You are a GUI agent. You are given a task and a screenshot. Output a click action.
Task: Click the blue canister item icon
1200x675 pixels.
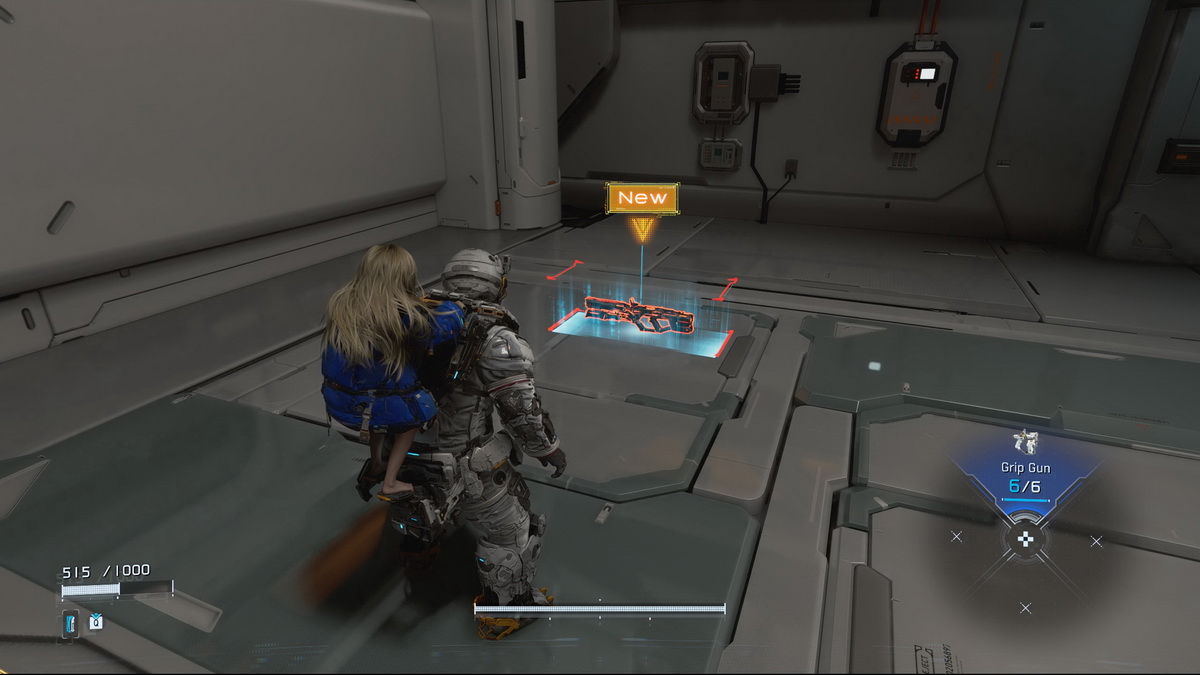(70, 623)
